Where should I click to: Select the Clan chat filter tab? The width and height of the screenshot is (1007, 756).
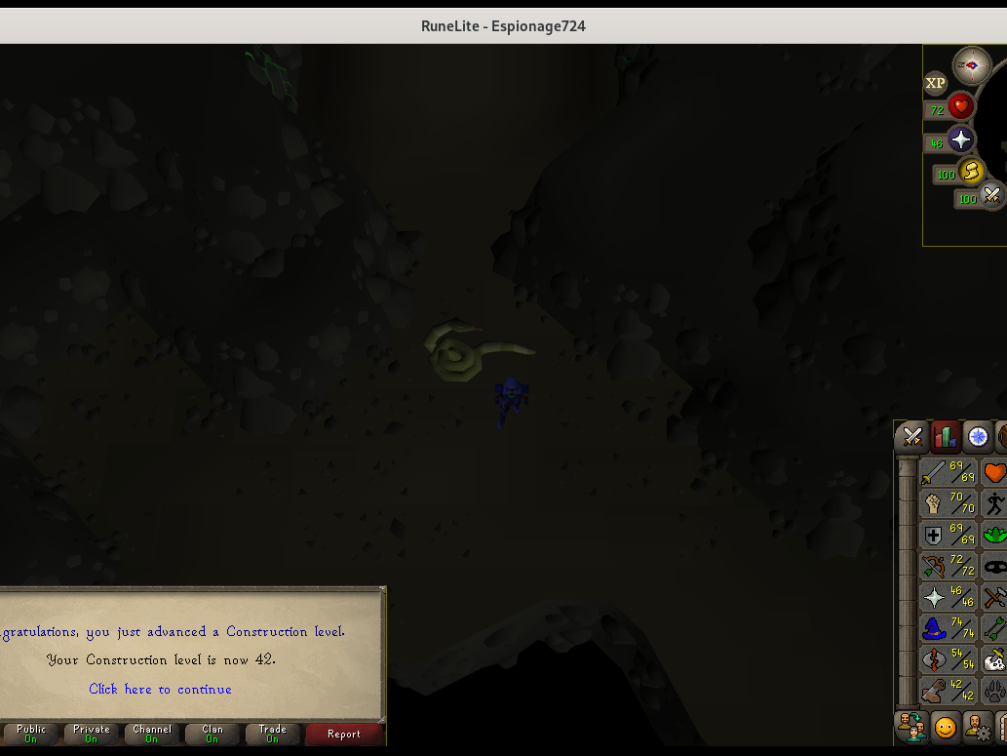[212, 734]
